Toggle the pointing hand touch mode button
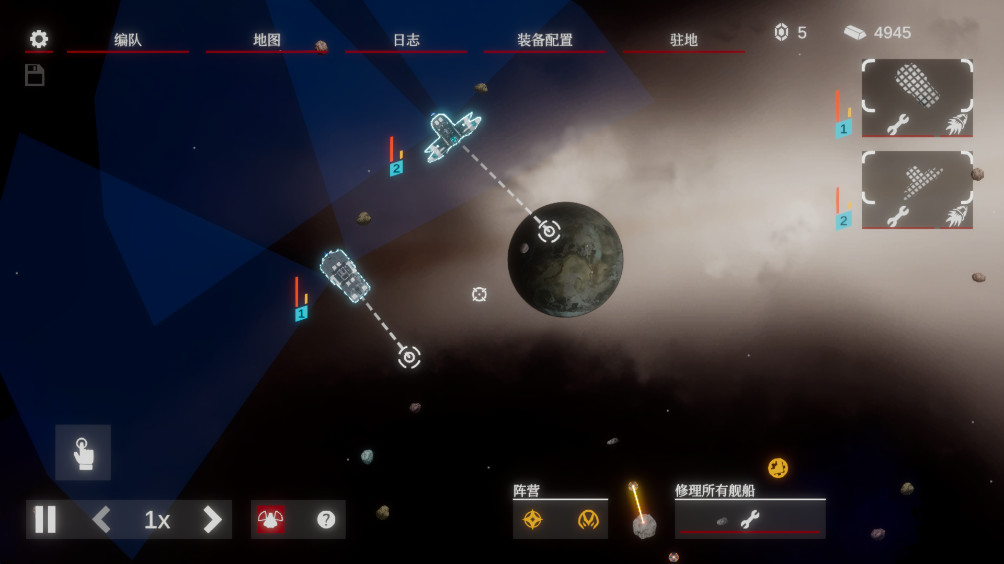Image resolution: width=1004 pixels, height=564 pixels. tap(83, 453)
